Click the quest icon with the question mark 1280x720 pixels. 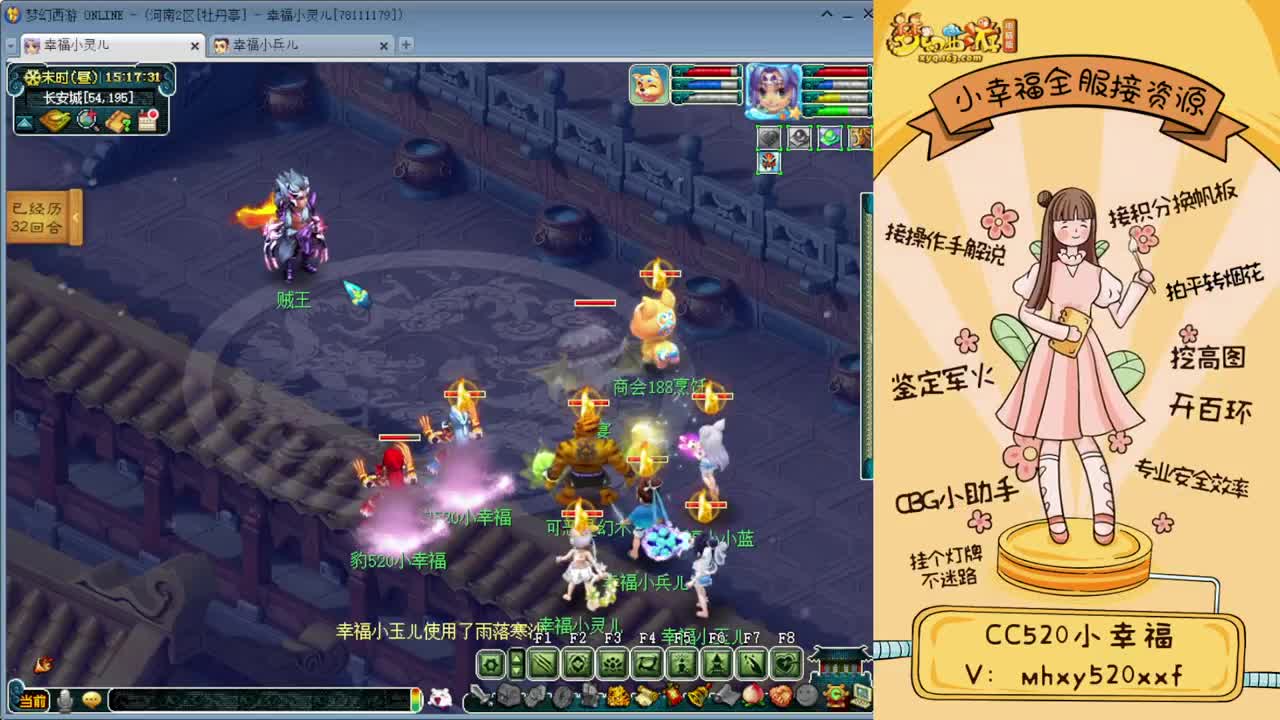pos(118,121)
